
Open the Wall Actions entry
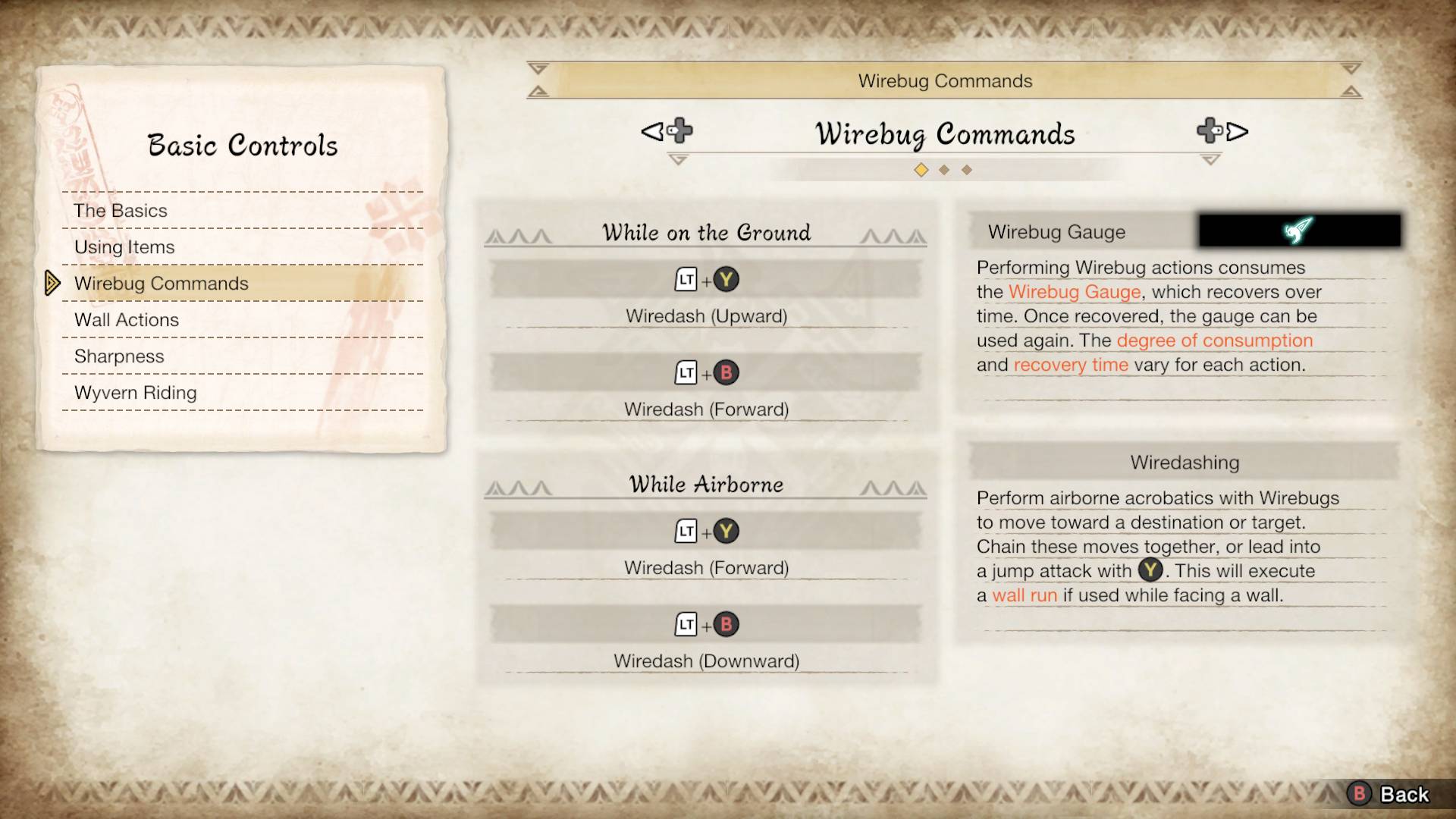click(x=127, y=320)
